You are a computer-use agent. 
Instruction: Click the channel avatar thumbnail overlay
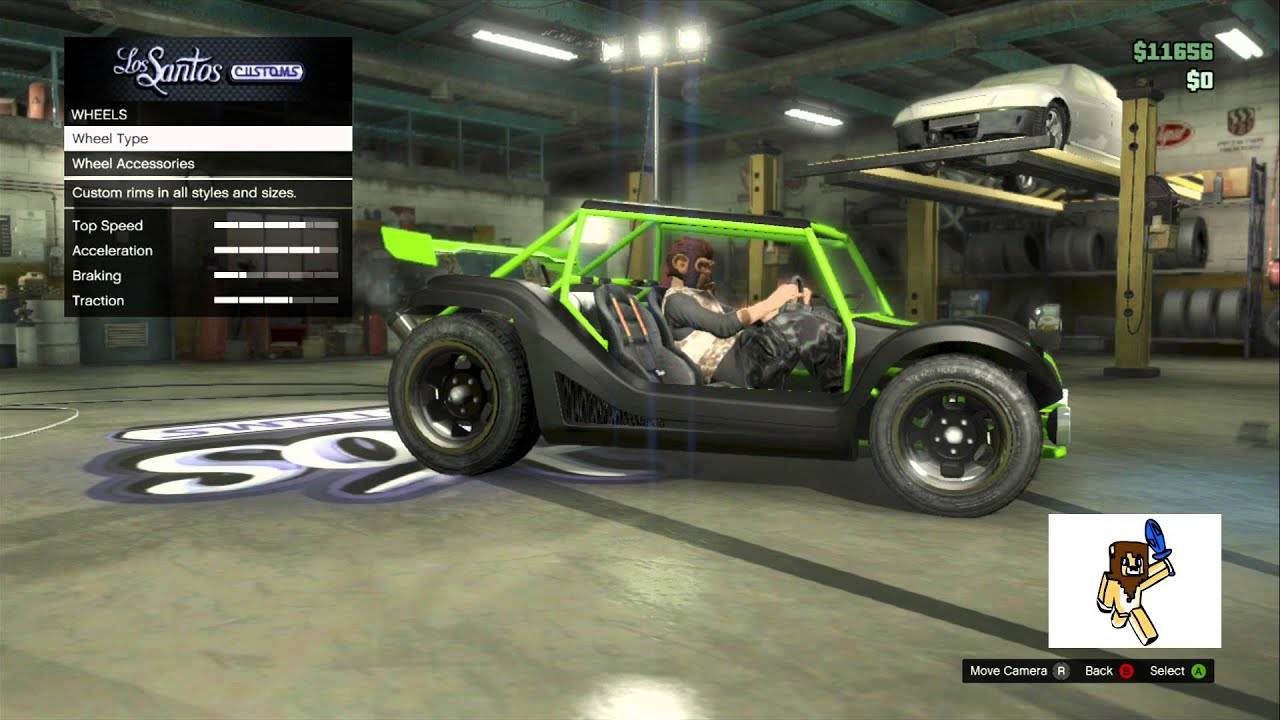1134,581
